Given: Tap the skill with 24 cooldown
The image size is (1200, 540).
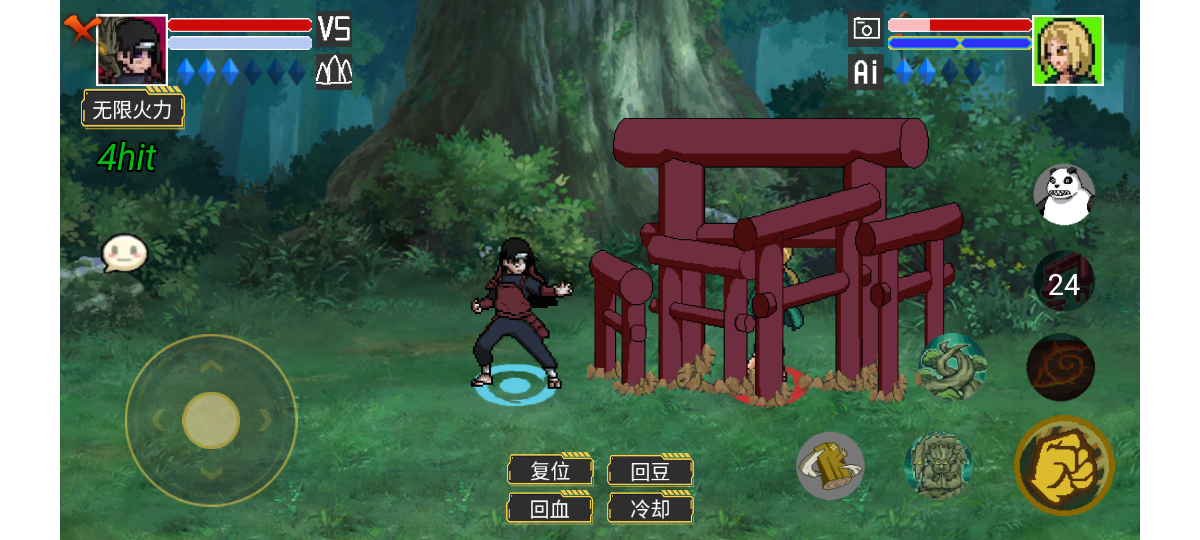Looking at the screenshot, I should [x=1063, y=285].
